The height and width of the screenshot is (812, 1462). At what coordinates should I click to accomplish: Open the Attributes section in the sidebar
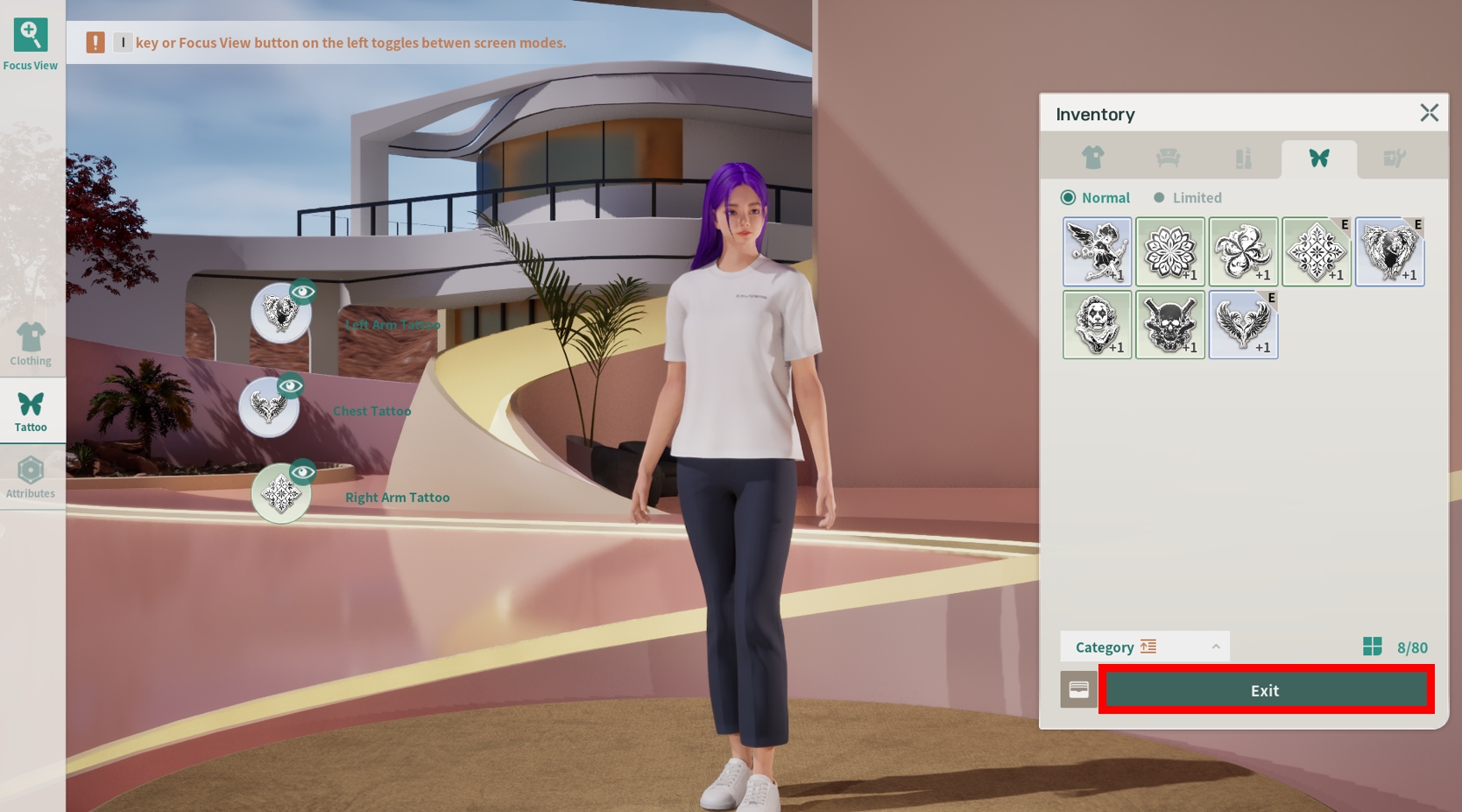[31, 477]
